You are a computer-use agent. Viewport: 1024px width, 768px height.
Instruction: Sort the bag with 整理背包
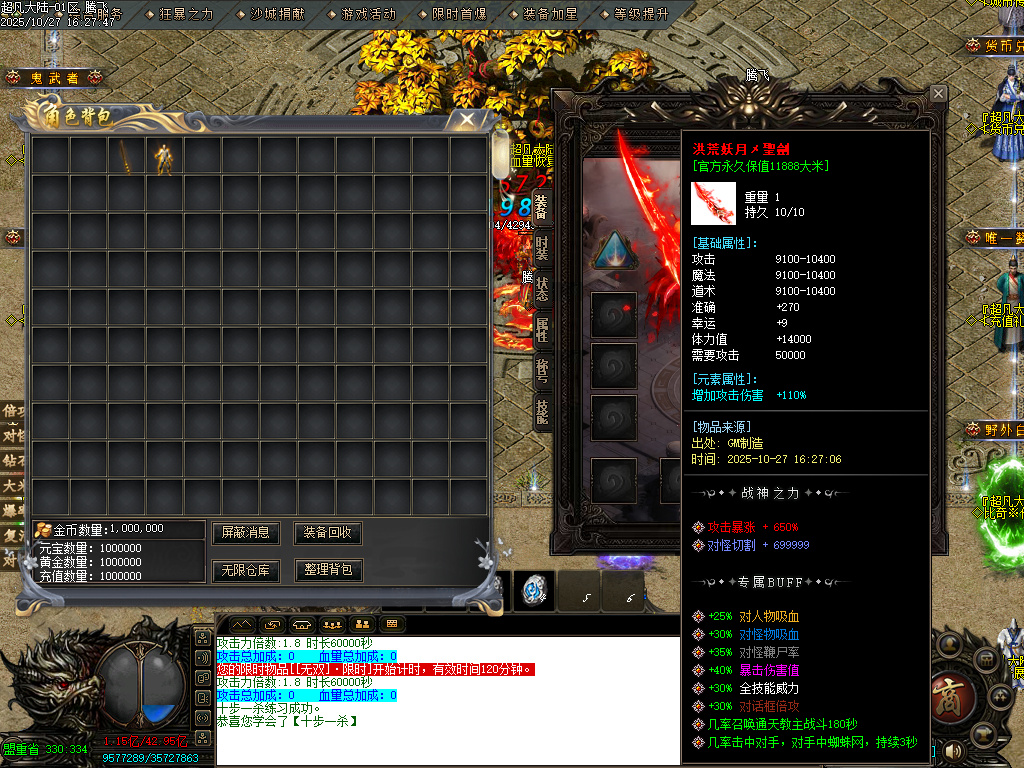click(327, 570)
